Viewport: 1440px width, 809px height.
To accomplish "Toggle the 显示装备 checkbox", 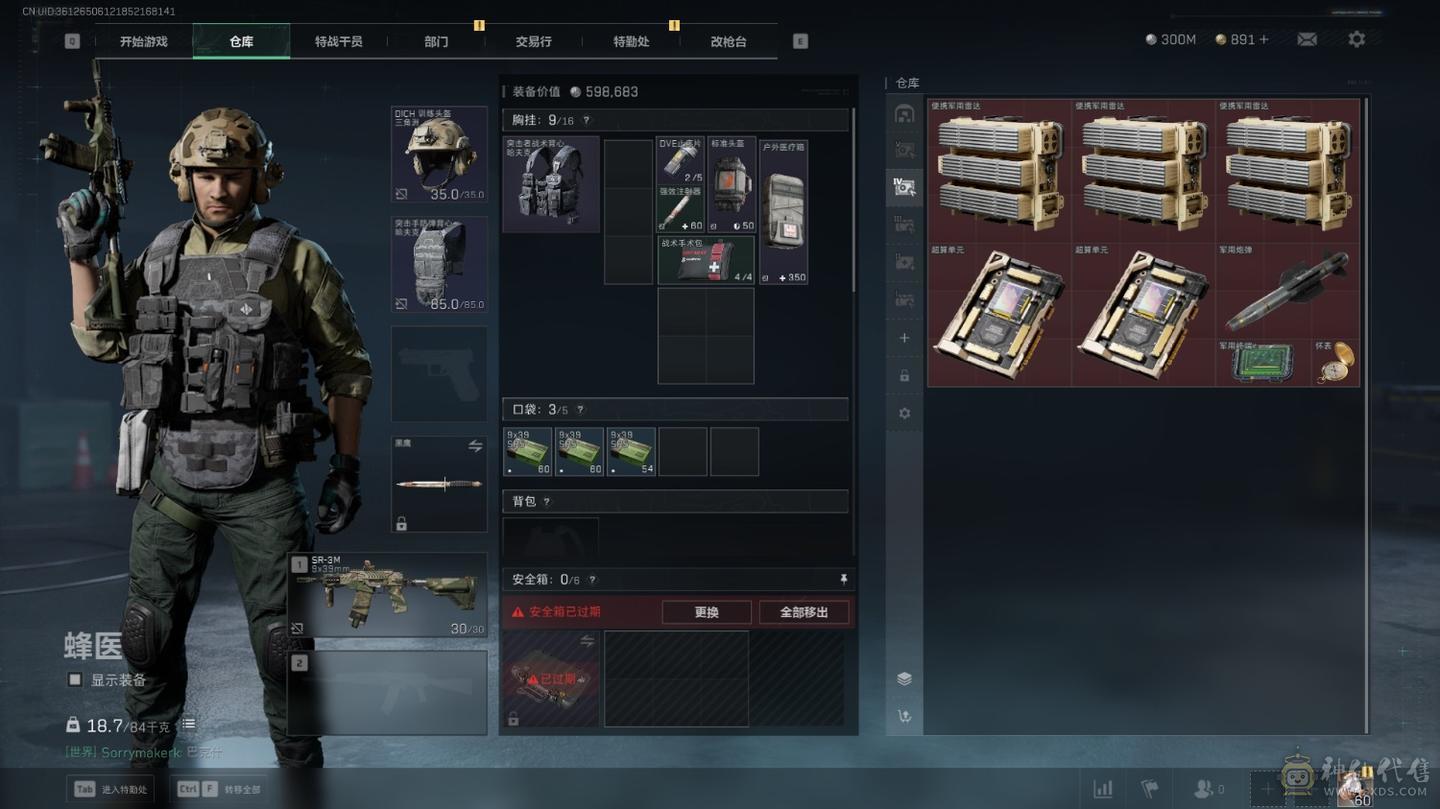I will click(x=75, y=680).
